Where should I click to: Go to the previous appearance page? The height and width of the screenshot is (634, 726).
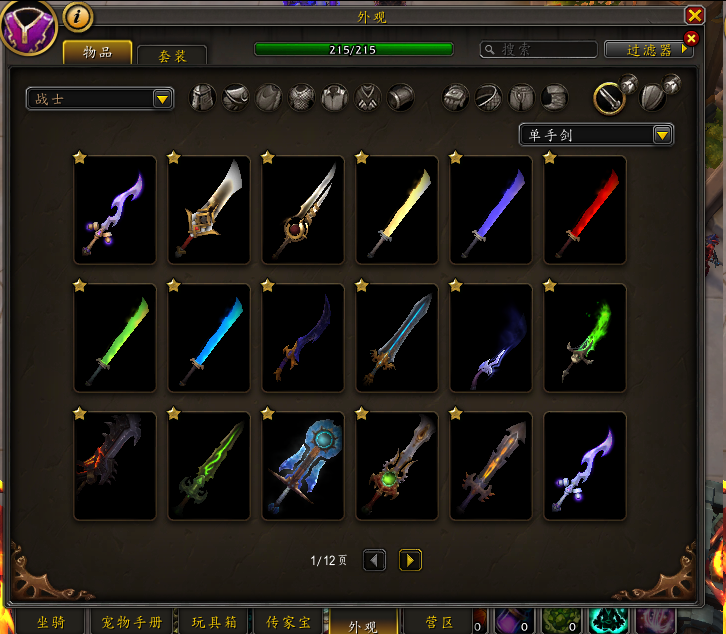(374, 560)
